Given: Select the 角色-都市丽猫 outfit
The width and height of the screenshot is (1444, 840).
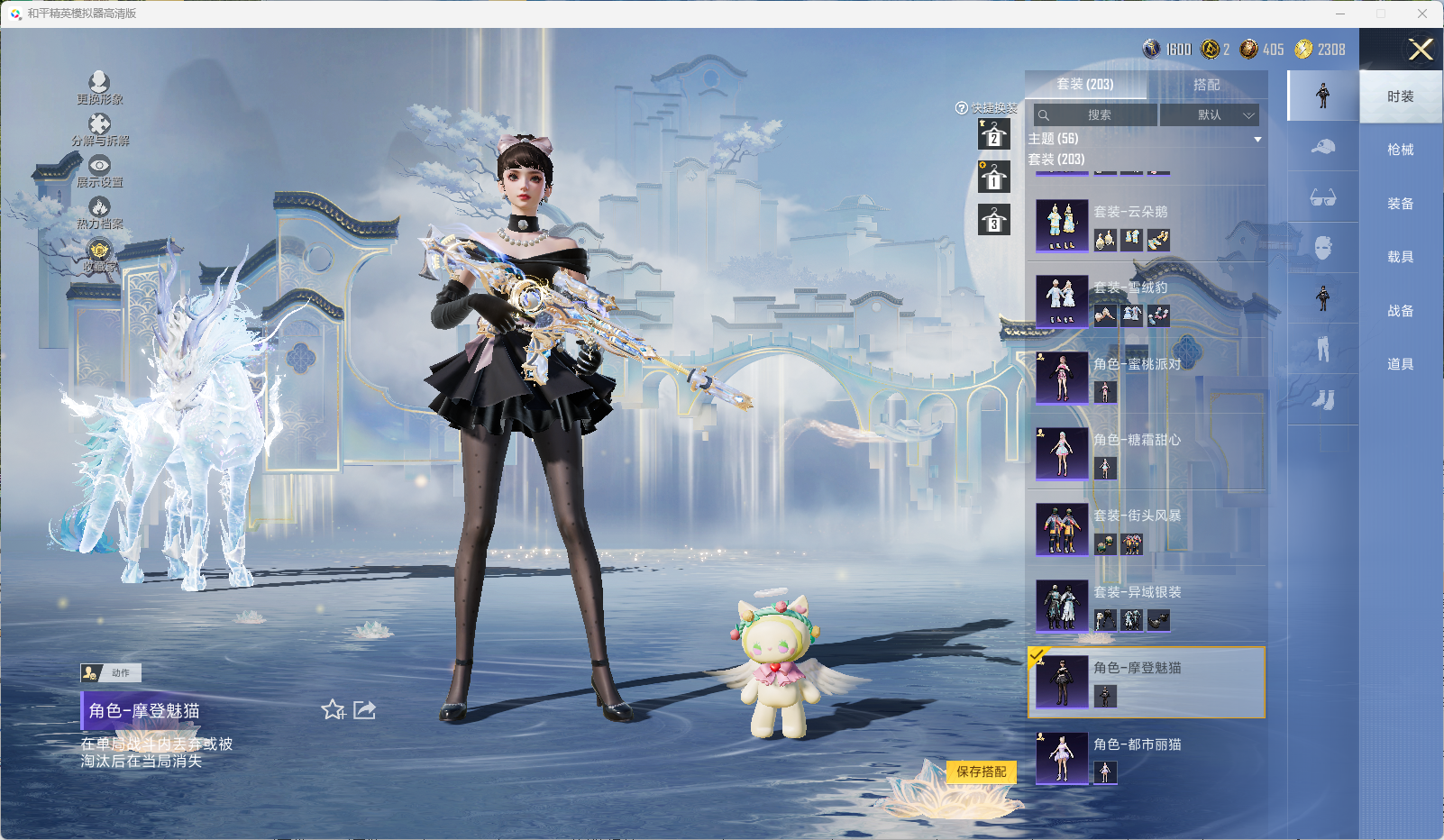Looking at the screenshot, I should click(1146, 757).
